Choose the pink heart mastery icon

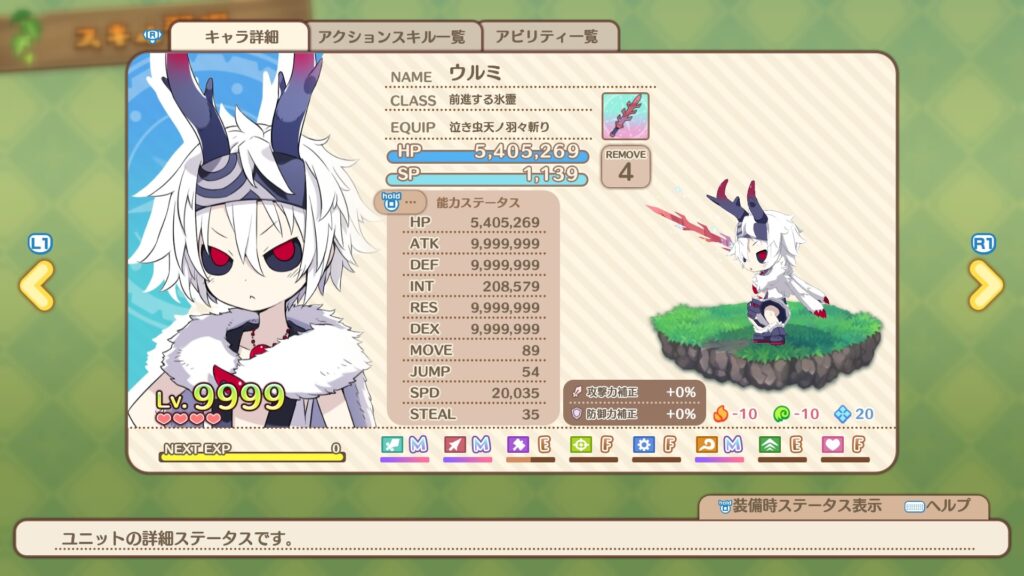point(832,444)
